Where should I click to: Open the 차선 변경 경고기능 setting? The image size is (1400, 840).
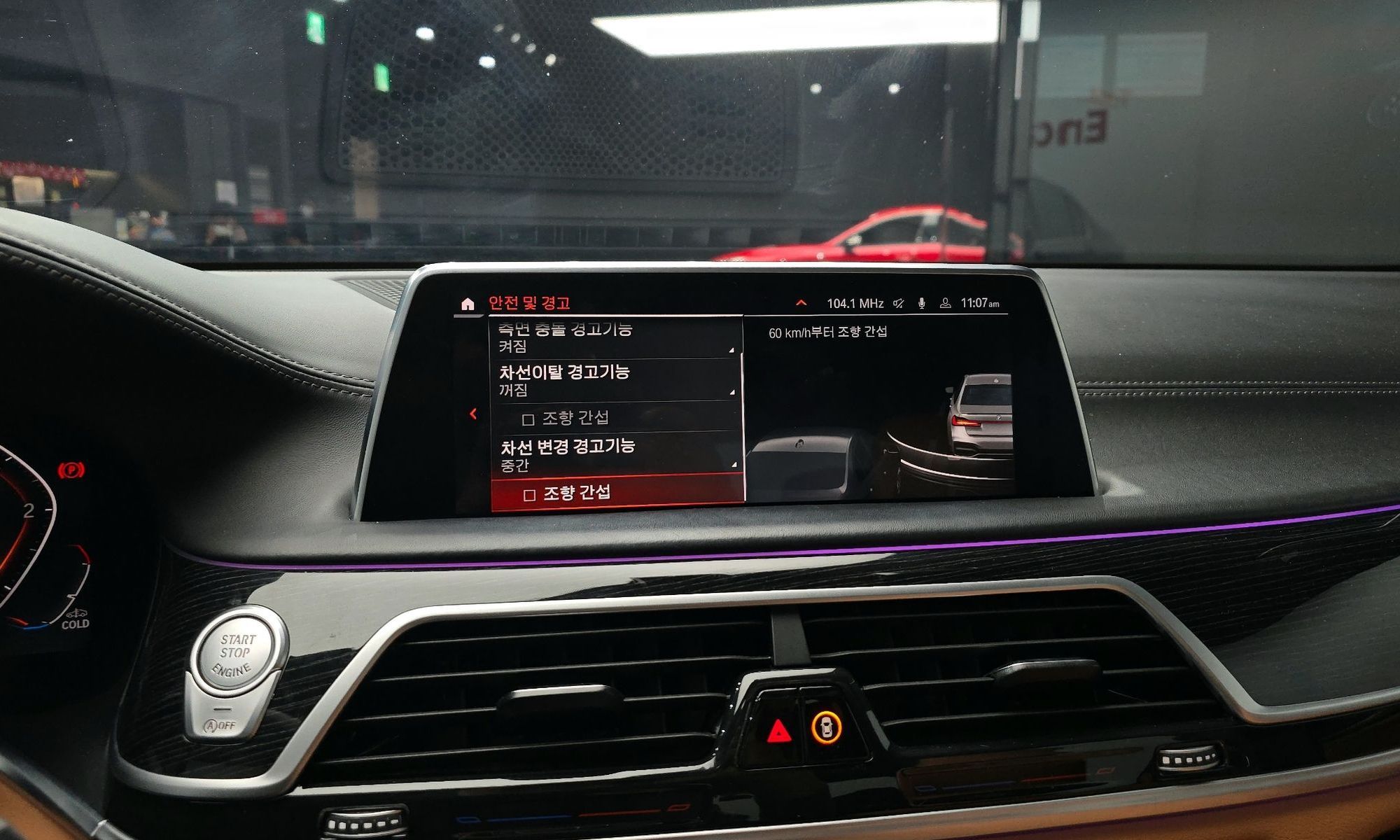click(616, 454)
